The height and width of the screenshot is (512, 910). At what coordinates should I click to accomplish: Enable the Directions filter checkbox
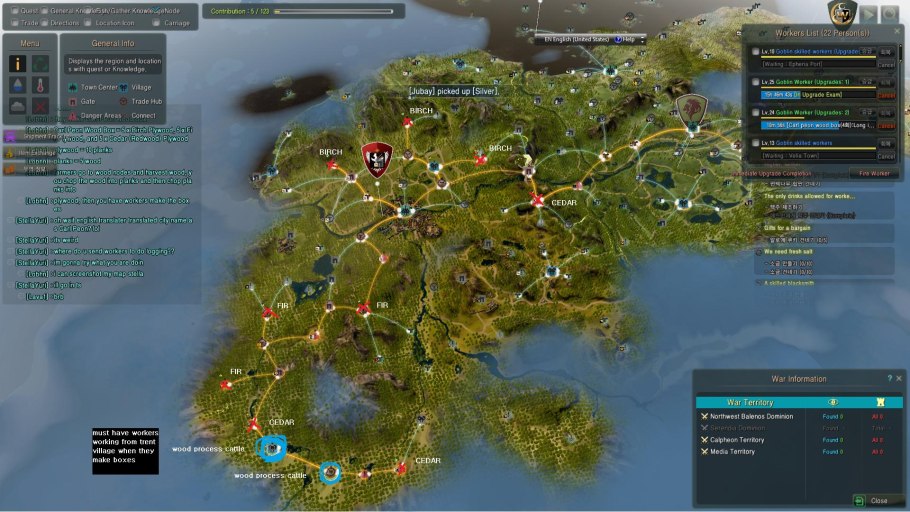(42, 22)
